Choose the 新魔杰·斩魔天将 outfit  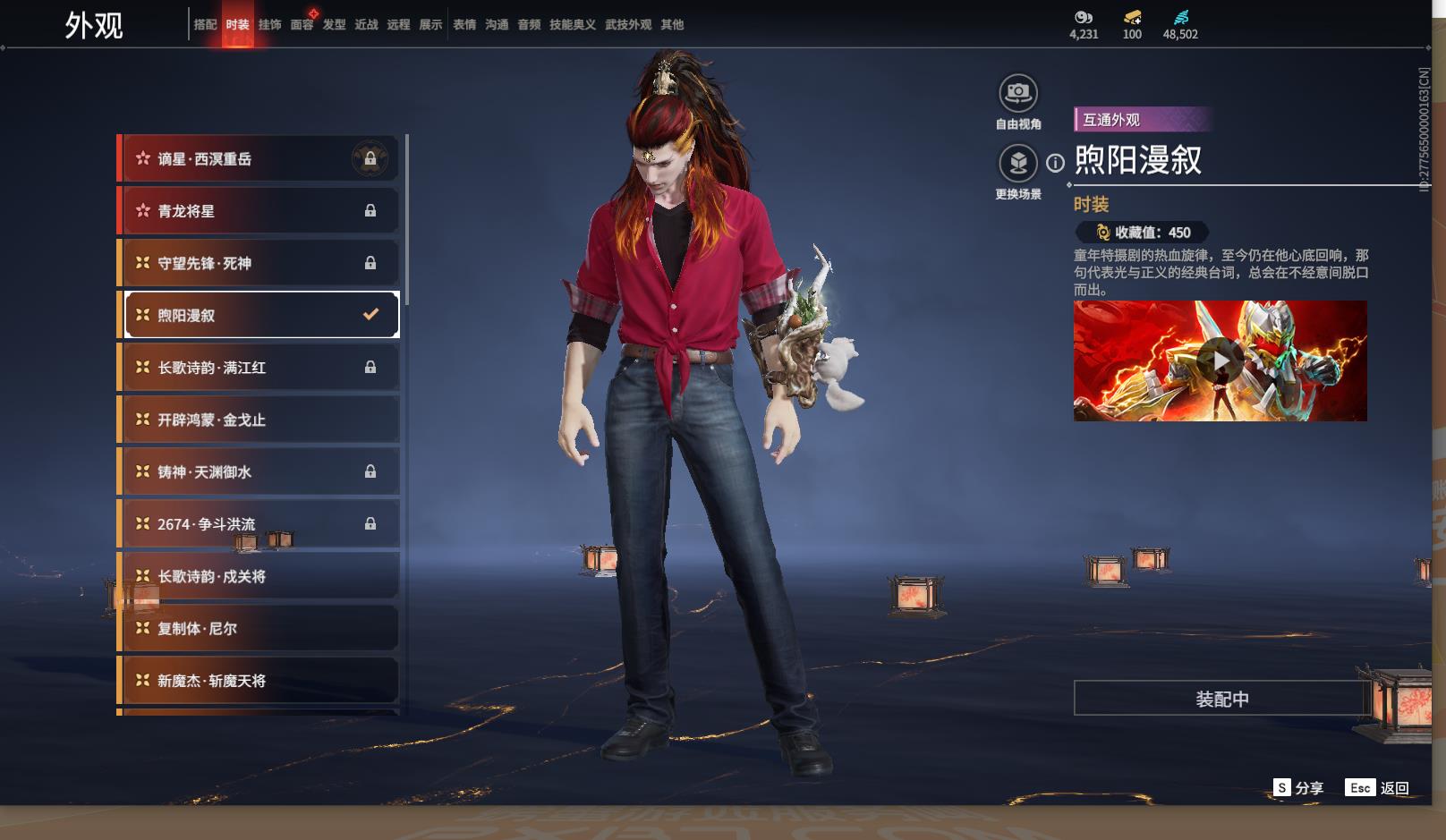(258, 681)
